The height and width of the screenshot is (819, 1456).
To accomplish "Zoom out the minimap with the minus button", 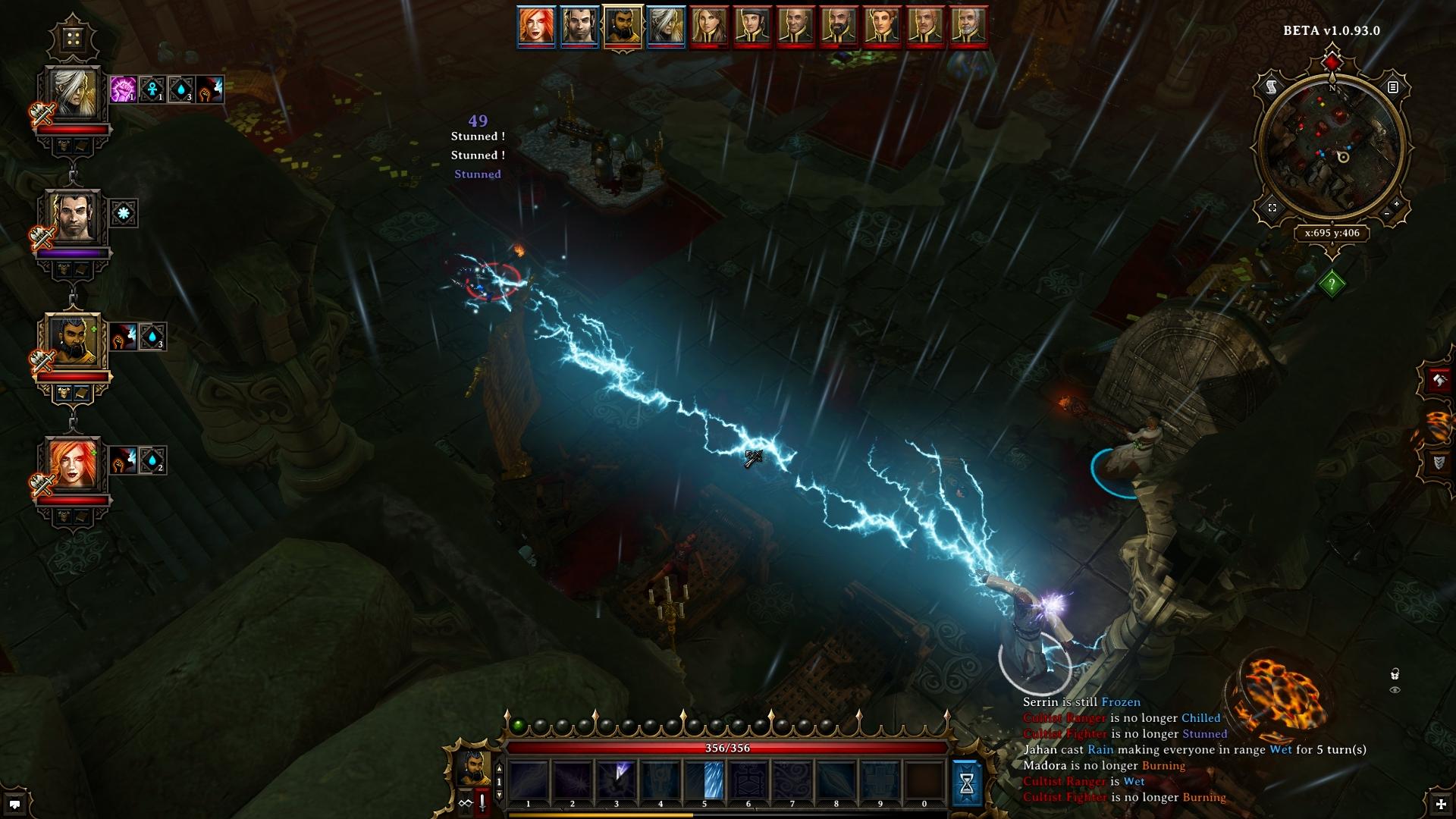I will tap(1387, 215).
